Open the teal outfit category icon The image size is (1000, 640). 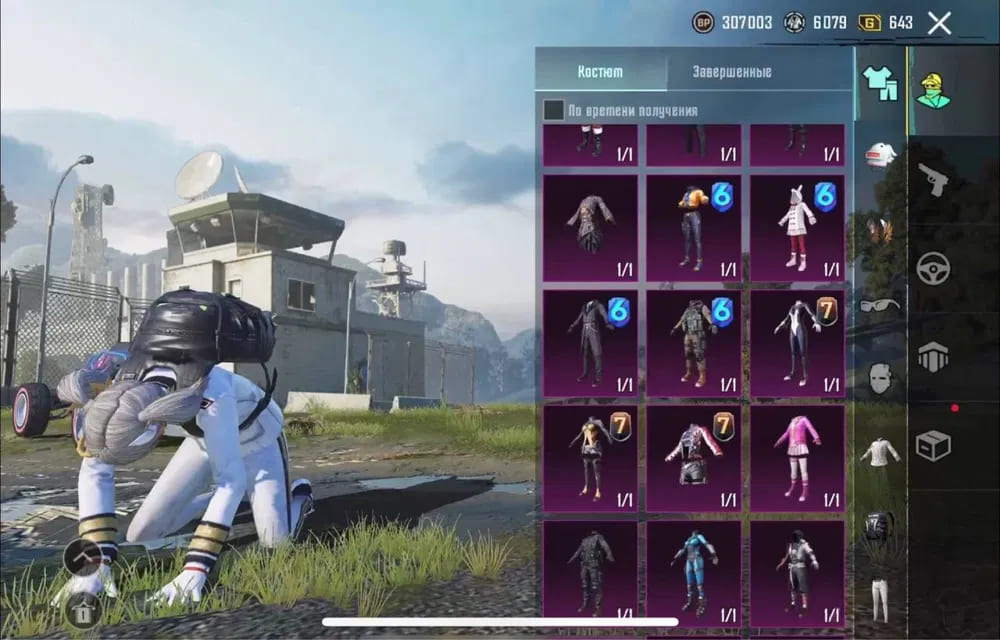tap(880, 84)
